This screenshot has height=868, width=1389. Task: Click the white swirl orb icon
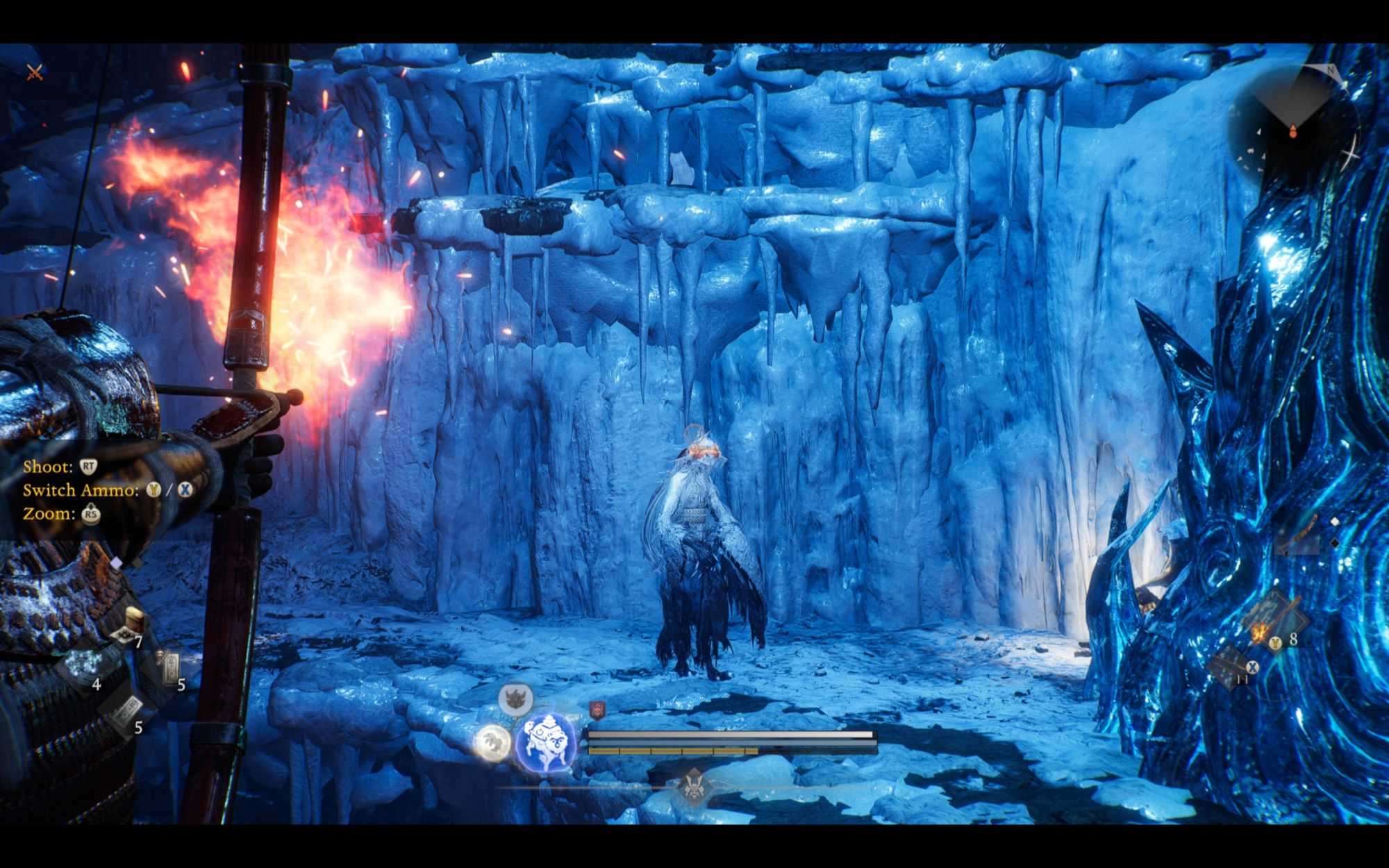click(x=492, y=742)
